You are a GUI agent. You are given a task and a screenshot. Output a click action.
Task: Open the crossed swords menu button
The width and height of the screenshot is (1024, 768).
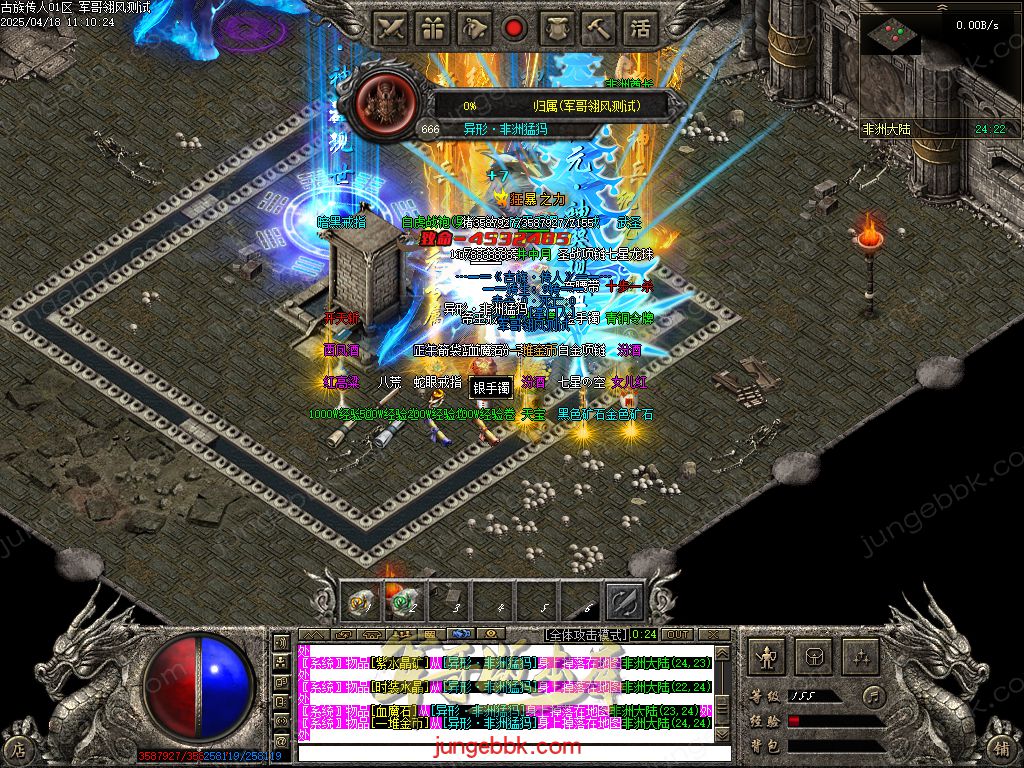pyautogui.click(x=390, y=29)
